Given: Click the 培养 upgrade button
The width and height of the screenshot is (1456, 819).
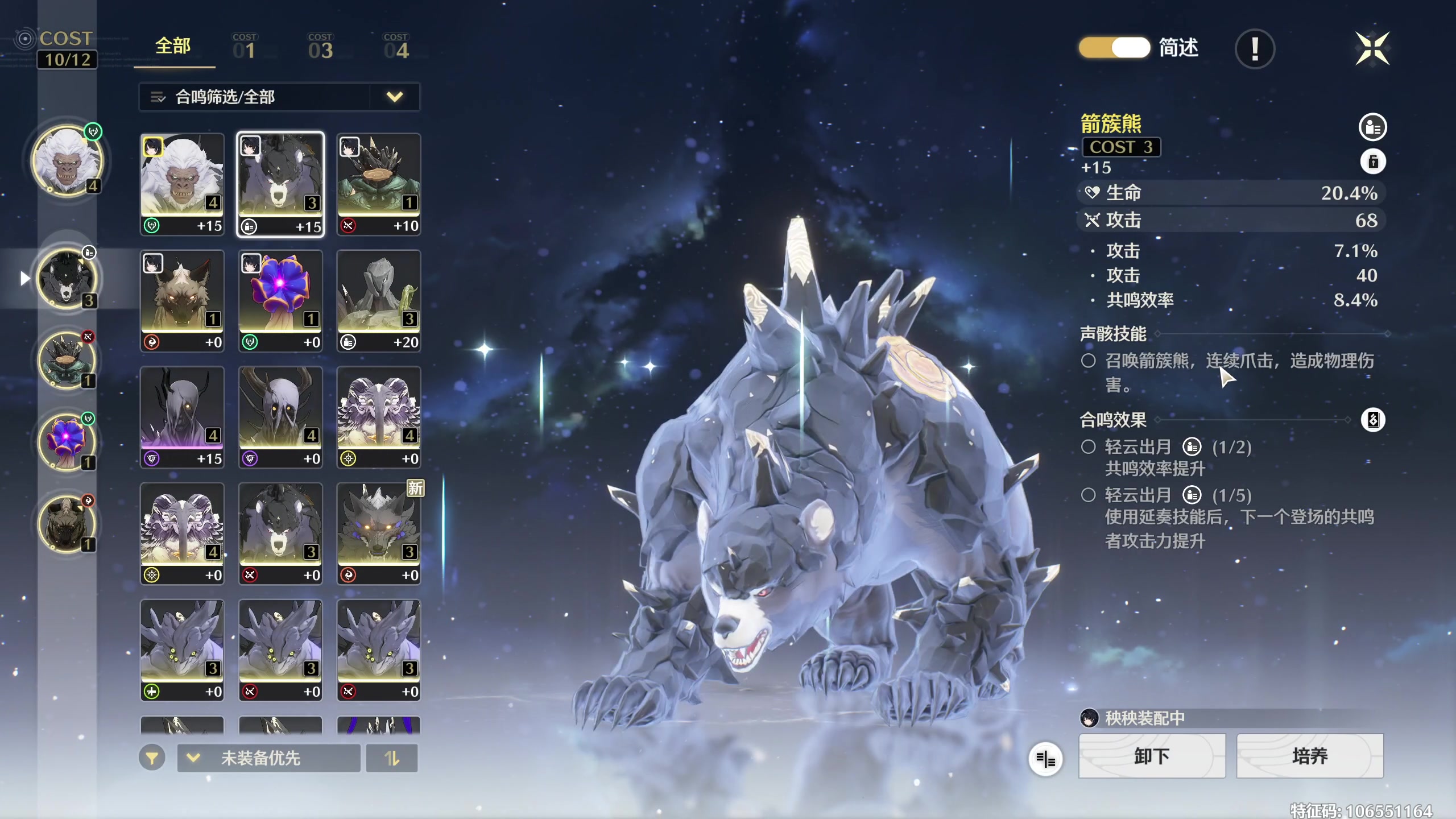Looking at the screenshot, I should pyautogui.click(x=1310, y=756).
